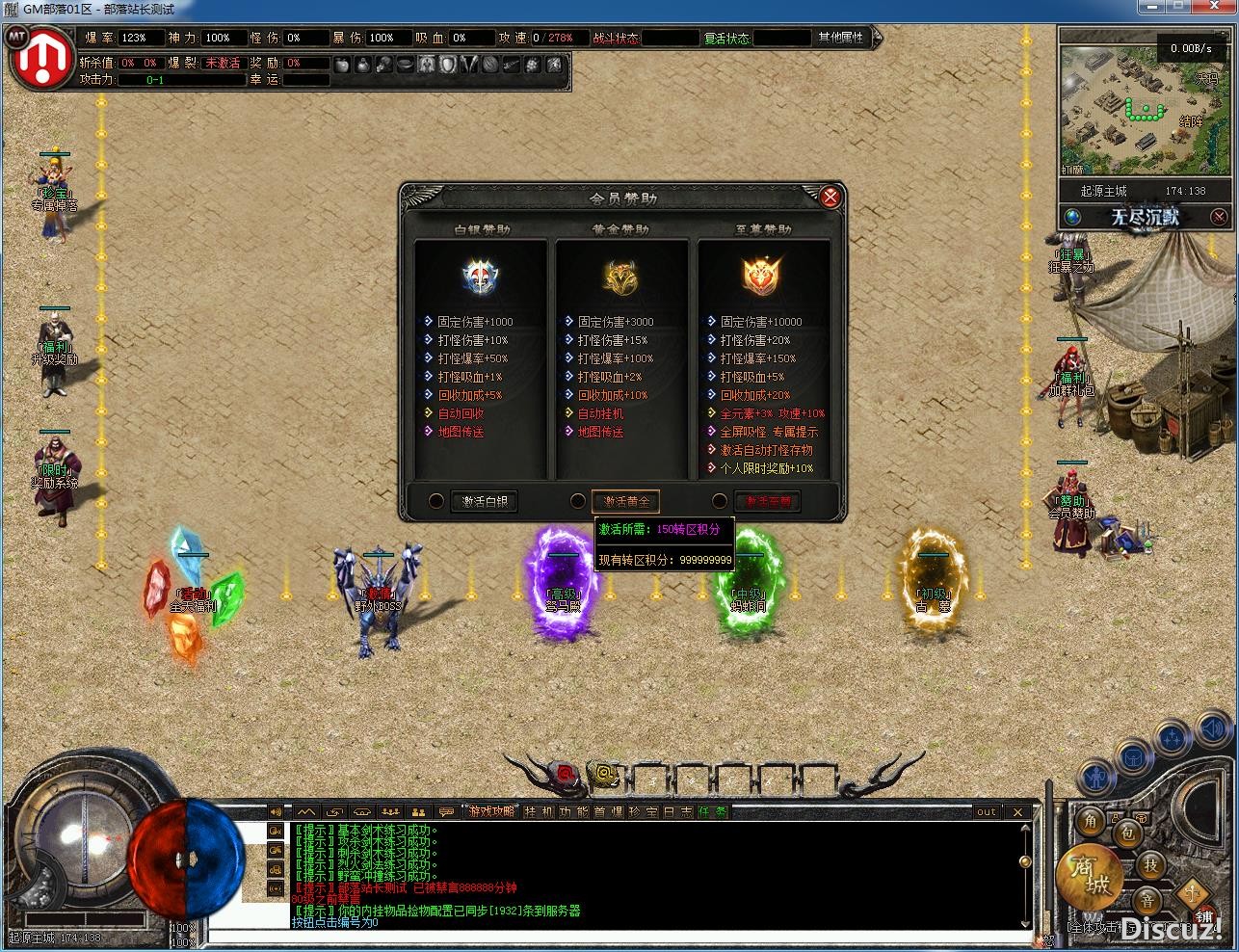Close the 会员赞助 sponsorship window
1239x952 pixels.
830,198
